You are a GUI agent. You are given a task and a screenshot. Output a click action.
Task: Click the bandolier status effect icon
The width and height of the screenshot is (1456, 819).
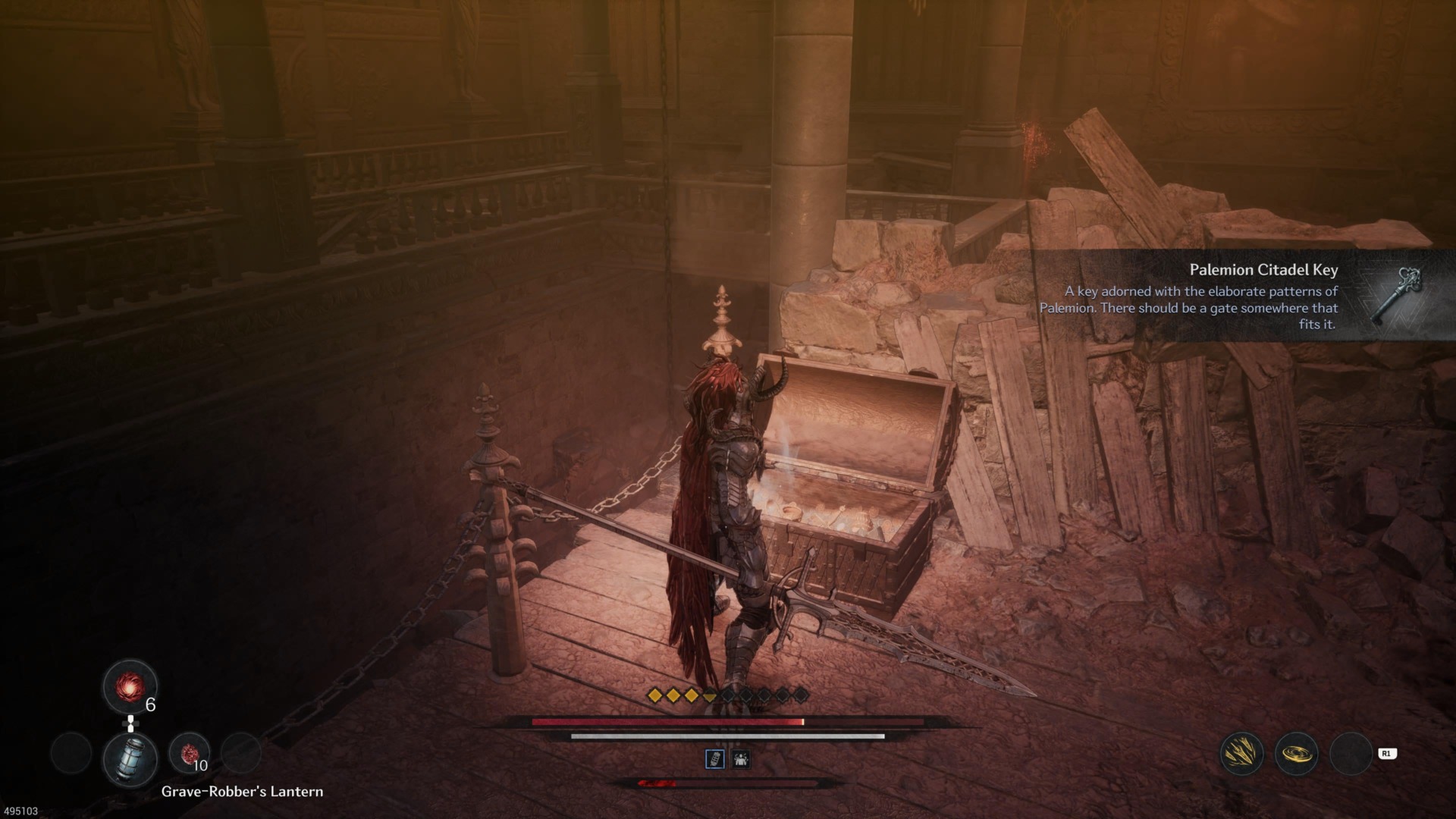715,761
